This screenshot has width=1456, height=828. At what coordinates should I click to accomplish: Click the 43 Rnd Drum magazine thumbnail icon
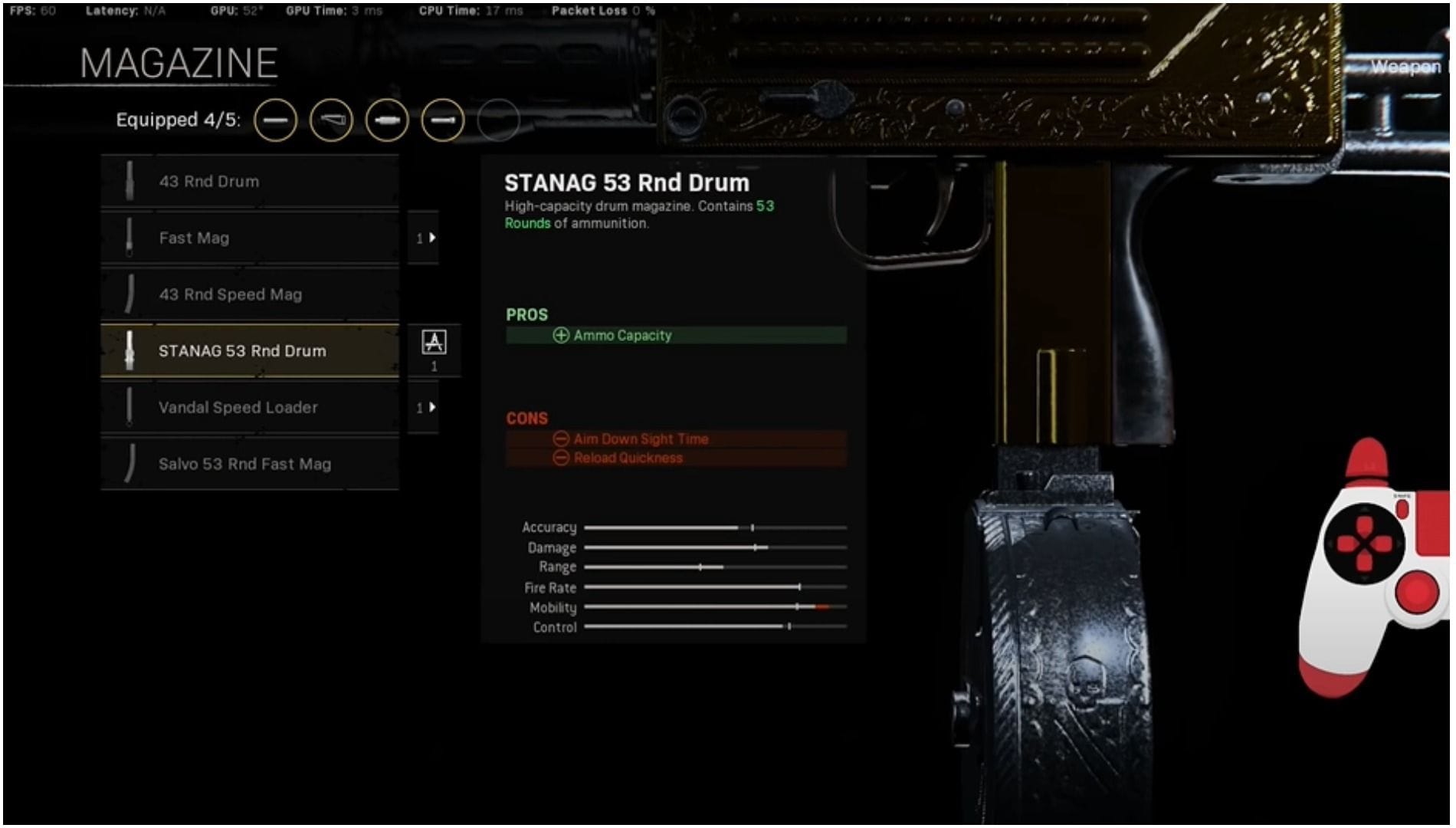(129, 181)
